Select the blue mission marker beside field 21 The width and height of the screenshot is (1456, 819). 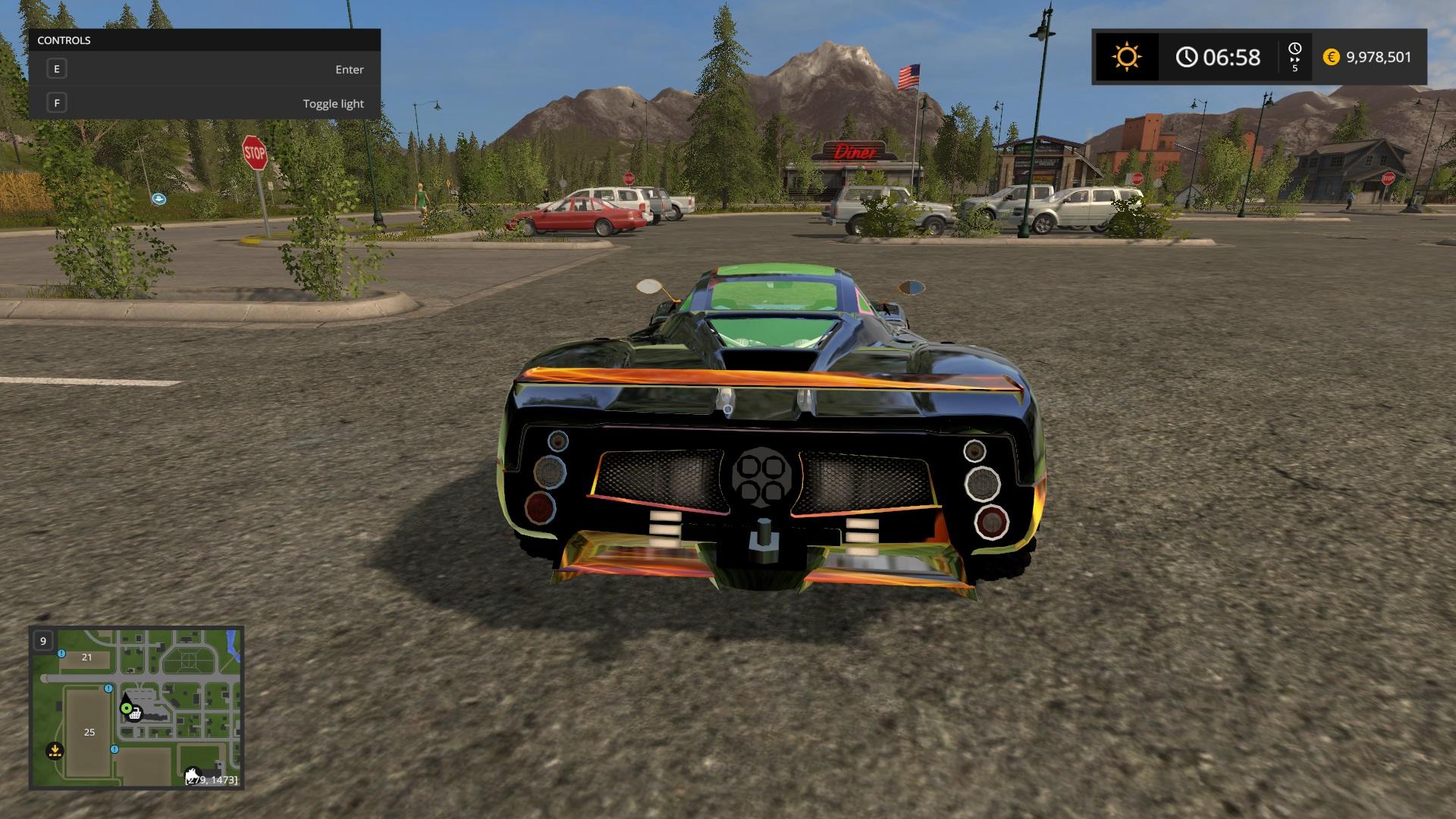pos(61,654)
